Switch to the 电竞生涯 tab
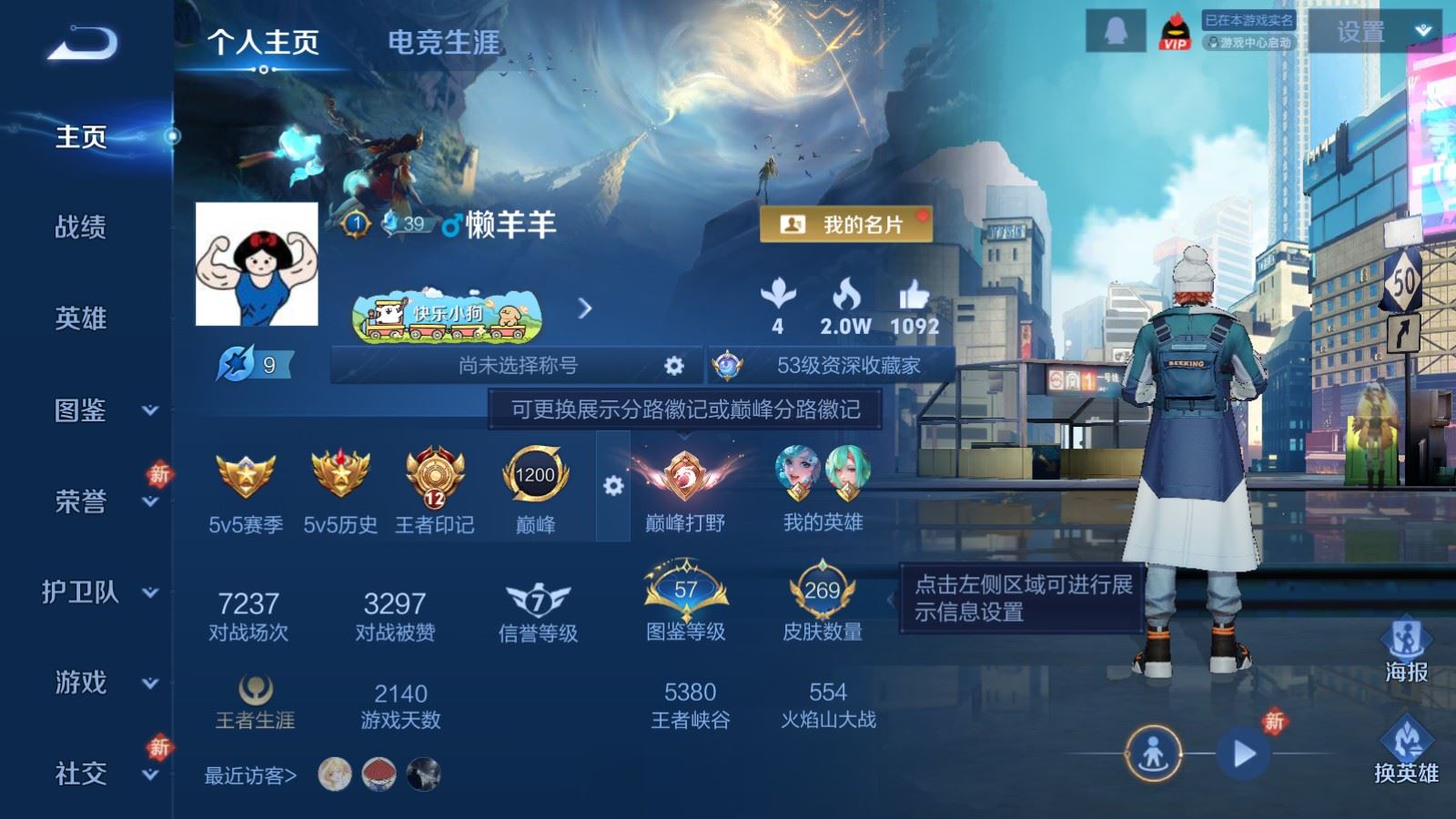 445,43
